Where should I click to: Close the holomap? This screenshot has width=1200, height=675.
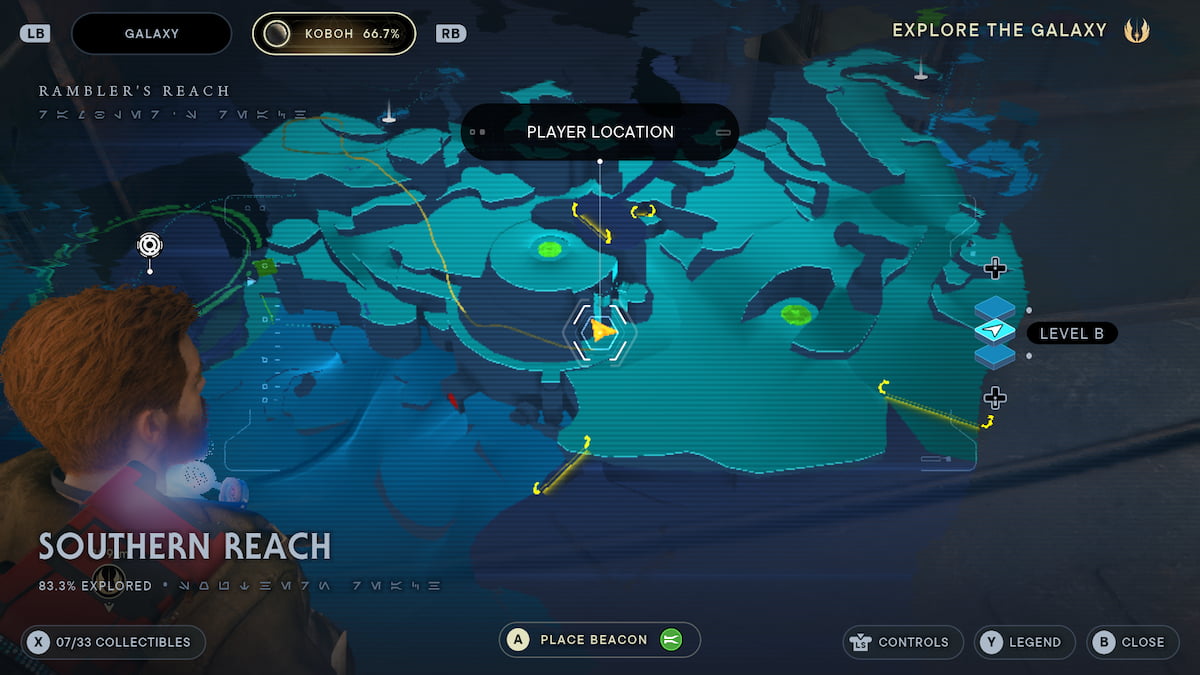[x=1132, y=642]
